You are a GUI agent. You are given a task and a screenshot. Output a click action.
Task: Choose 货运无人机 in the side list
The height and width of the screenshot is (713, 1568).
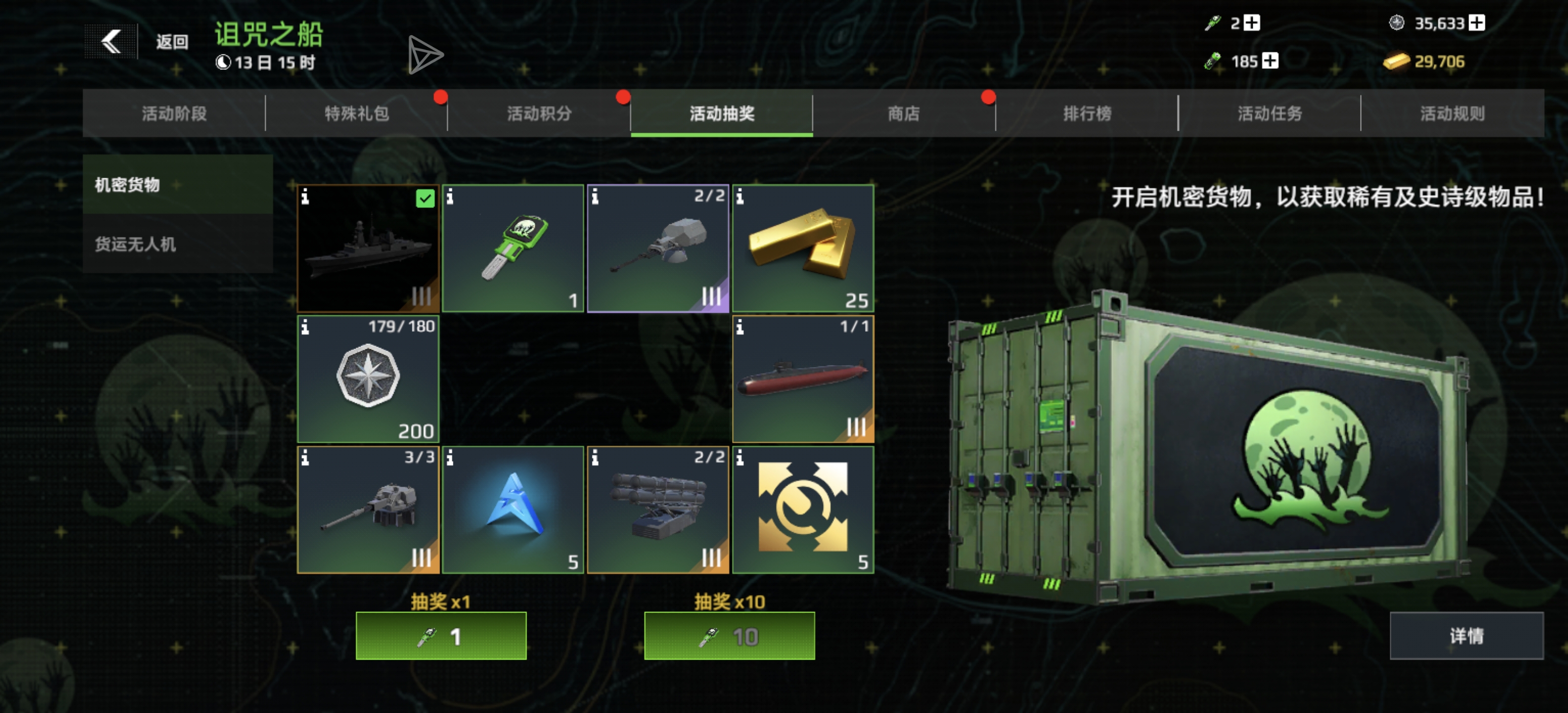tap(178, 244)
